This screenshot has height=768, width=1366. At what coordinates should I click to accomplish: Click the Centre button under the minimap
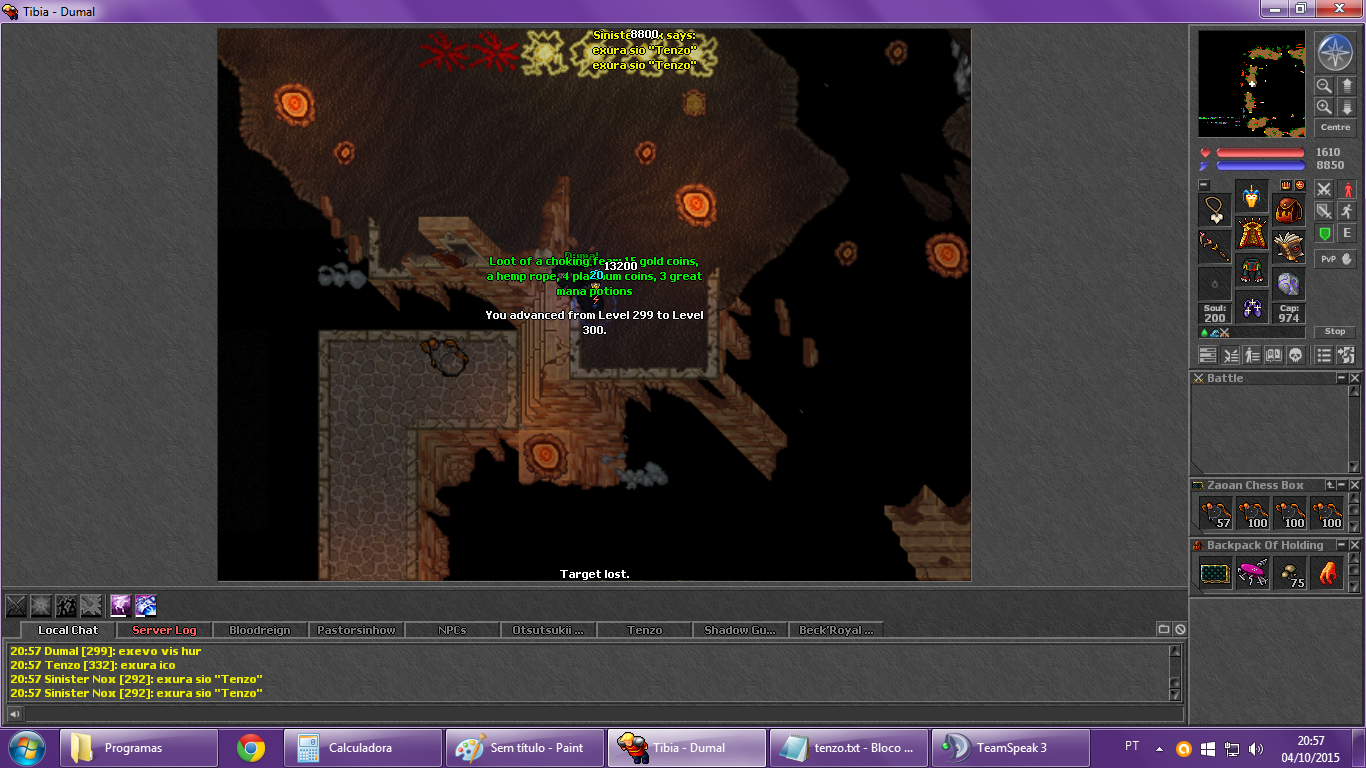(x=1335, y=127)
